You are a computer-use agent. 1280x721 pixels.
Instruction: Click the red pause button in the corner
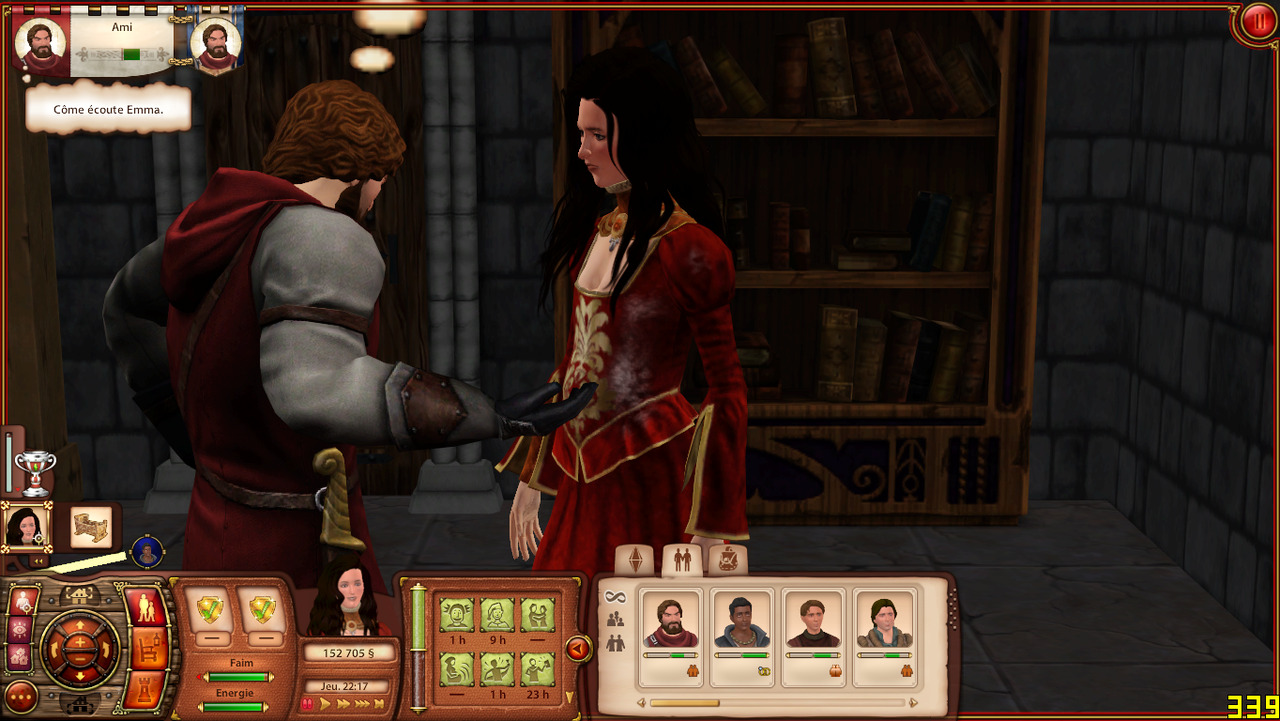click(1256, 22)
